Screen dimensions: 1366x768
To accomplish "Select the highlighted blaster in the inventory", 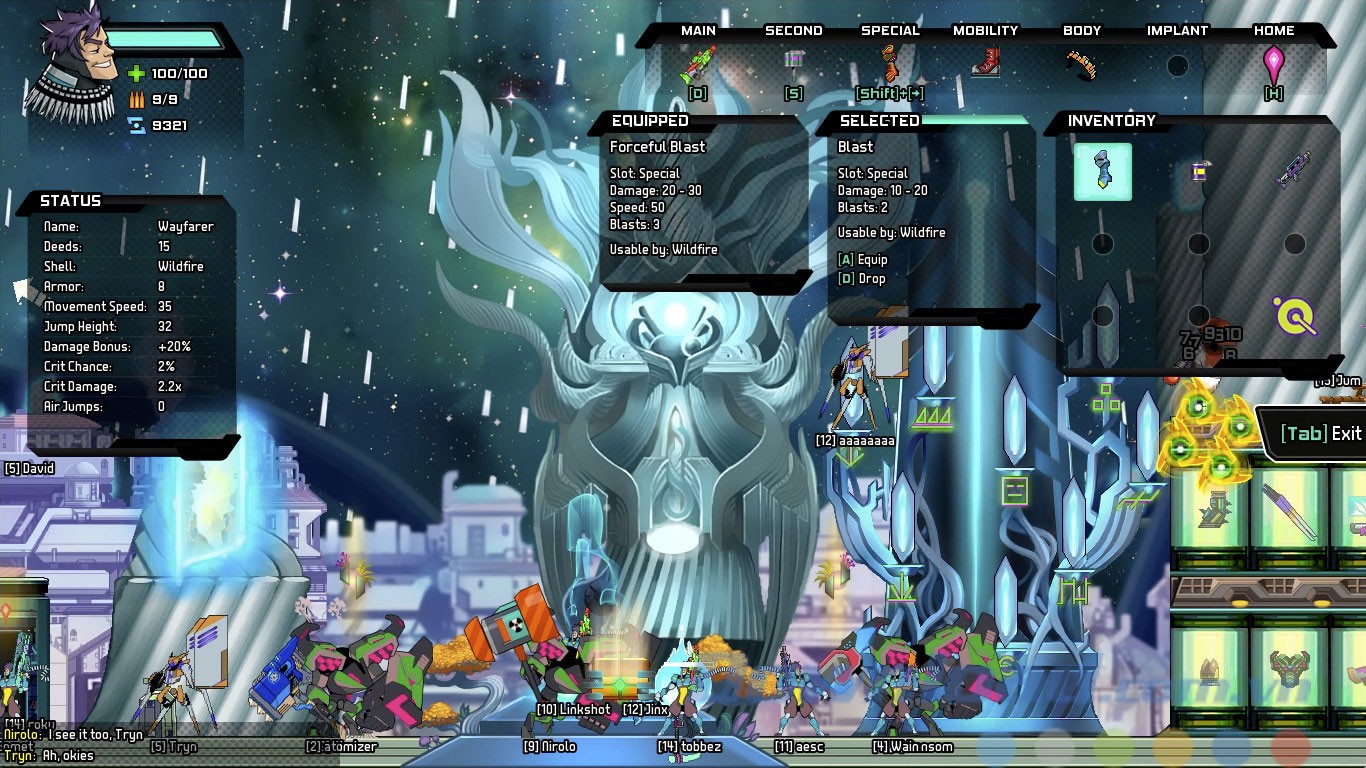I will point(1102,170).
